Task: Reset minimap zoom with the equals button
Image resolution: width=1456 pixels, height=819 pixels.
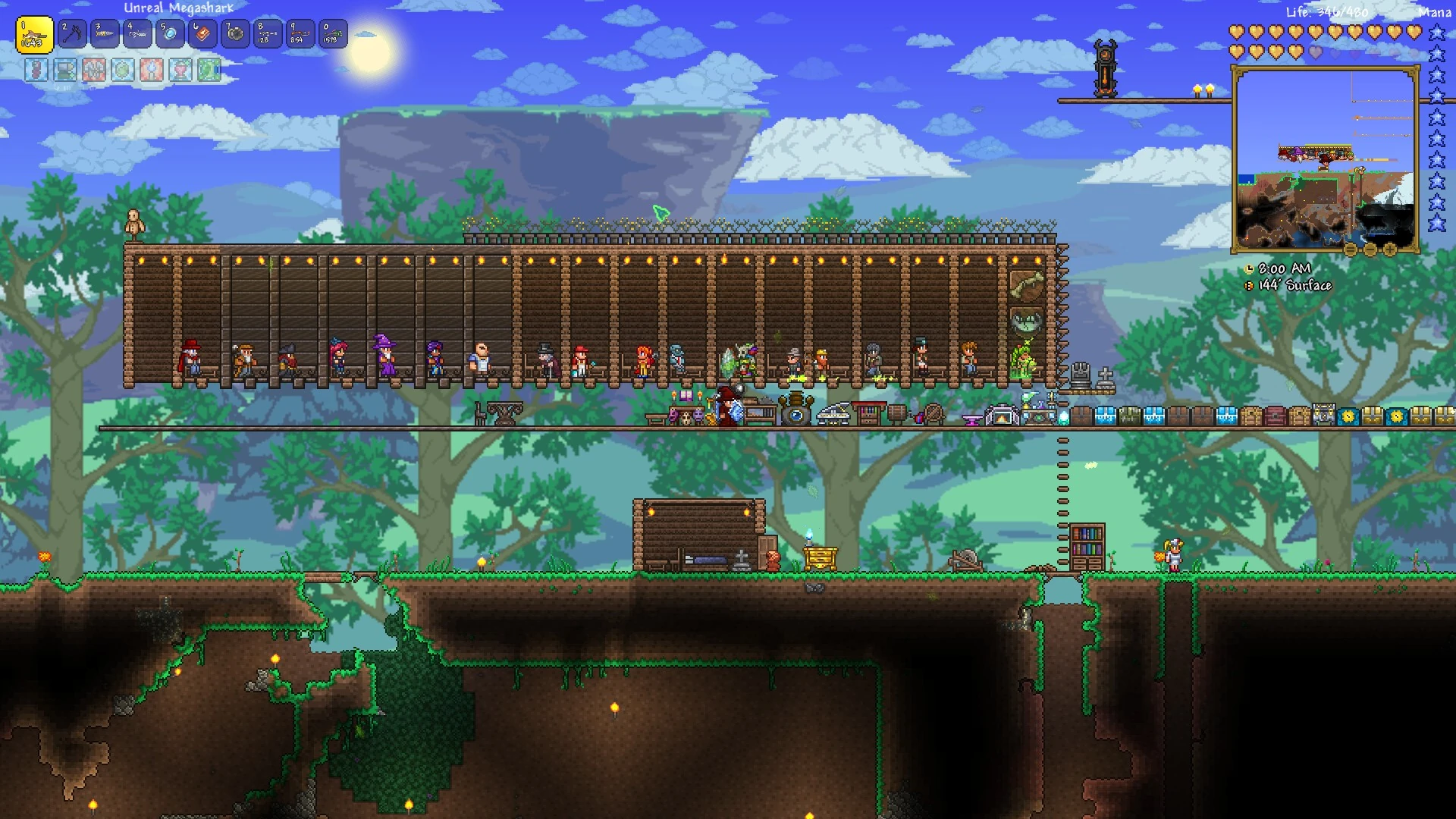Action: coord(1351,249)
